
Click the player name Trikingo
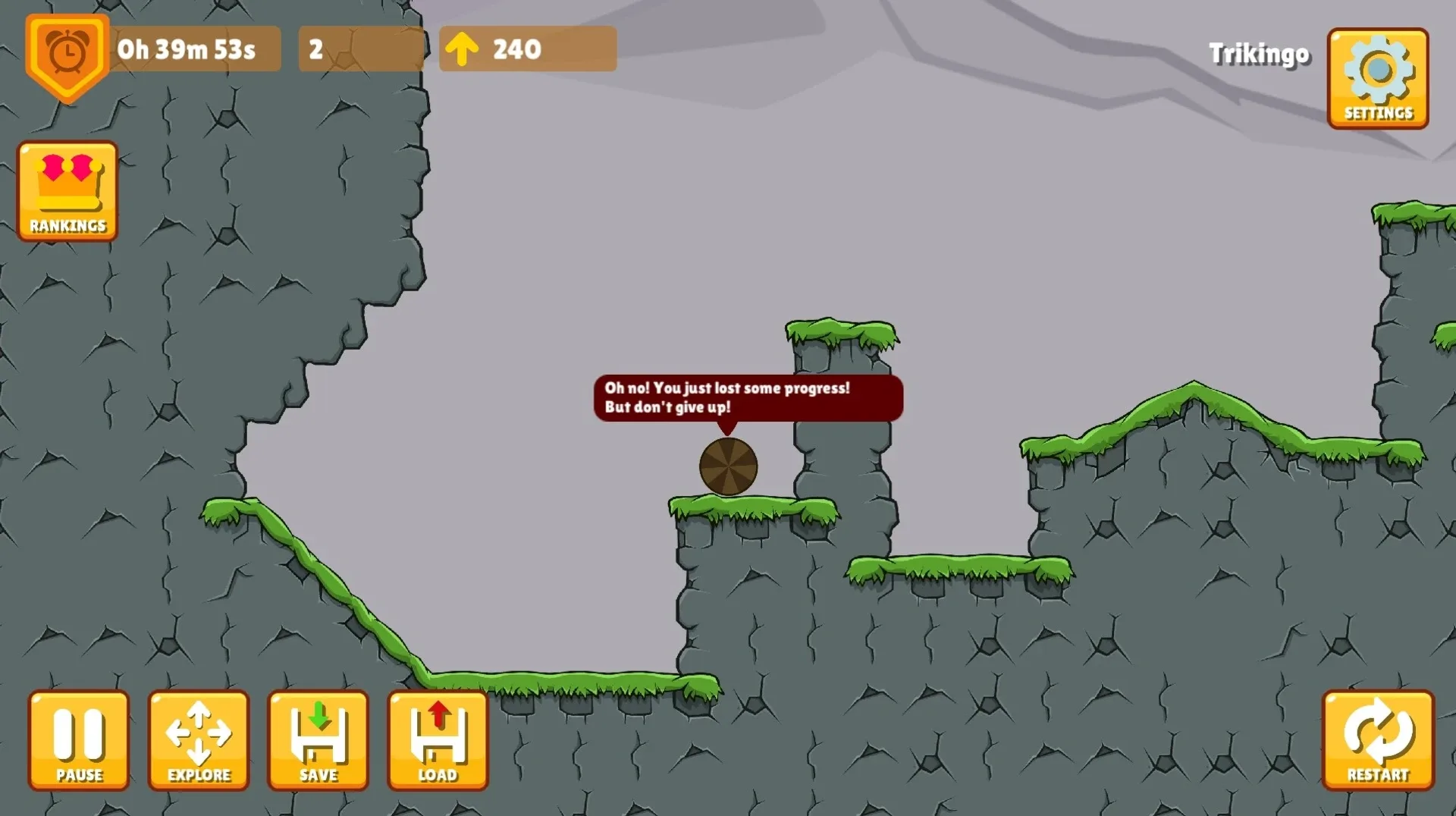(1260, 55)
